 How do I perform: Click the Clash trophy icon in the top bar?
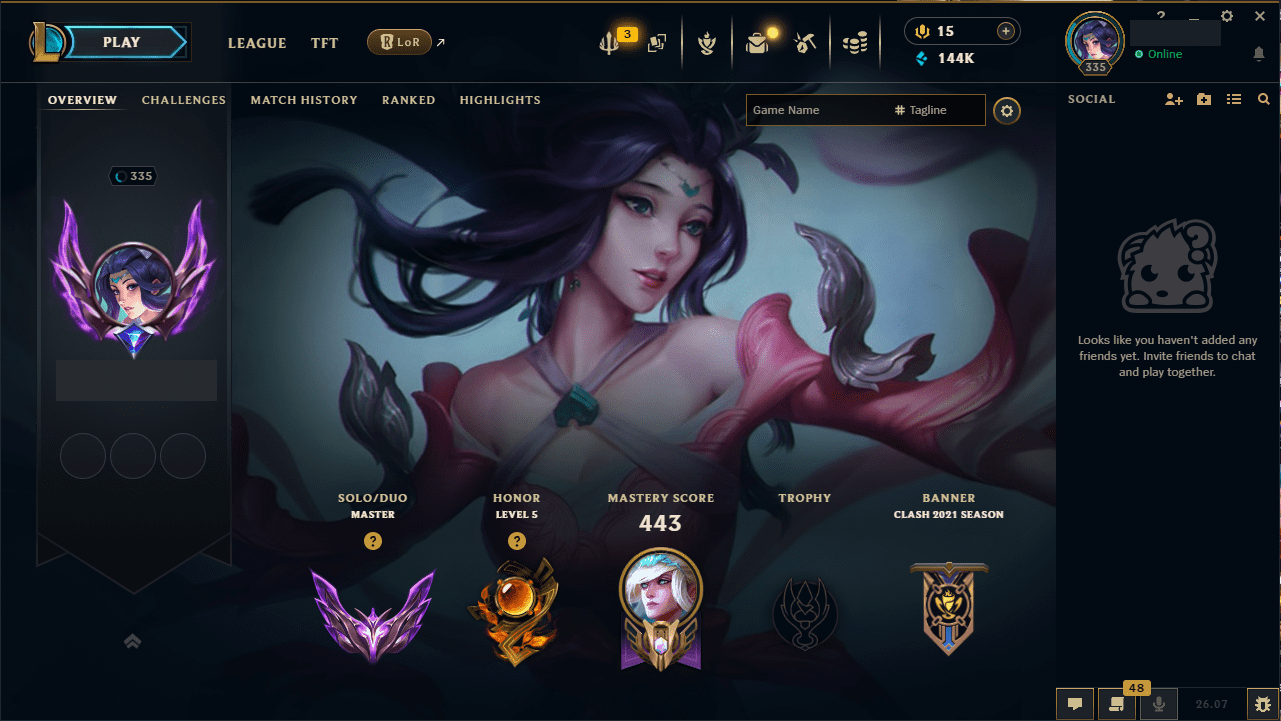click(707, 42)
